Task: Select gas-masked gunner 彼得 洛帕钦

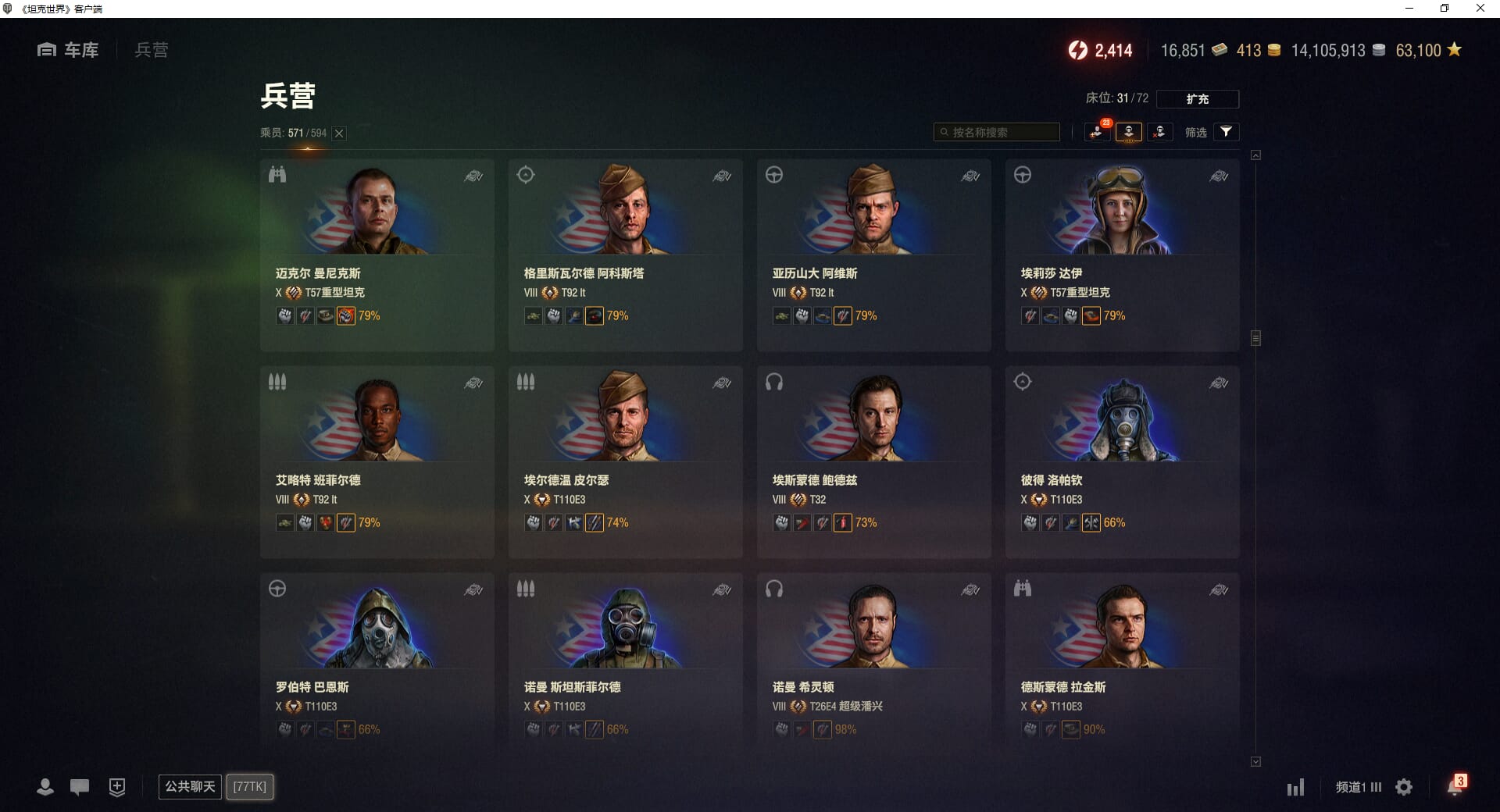Action: (1122, 461)
